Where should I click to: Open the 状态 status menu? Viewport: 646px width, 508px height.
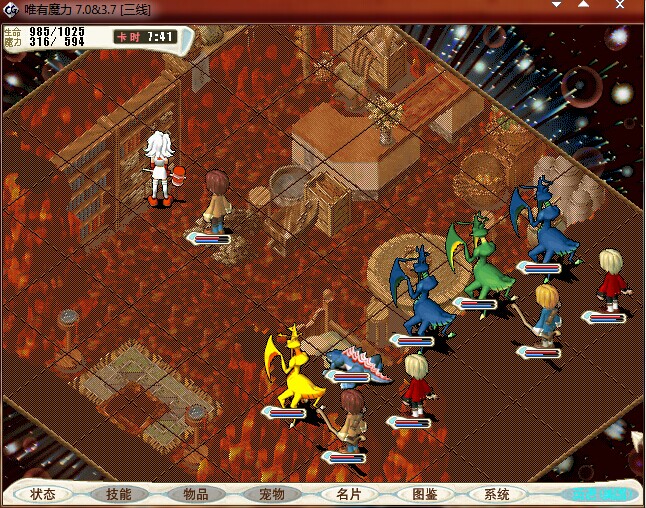(x=43, y=494)
